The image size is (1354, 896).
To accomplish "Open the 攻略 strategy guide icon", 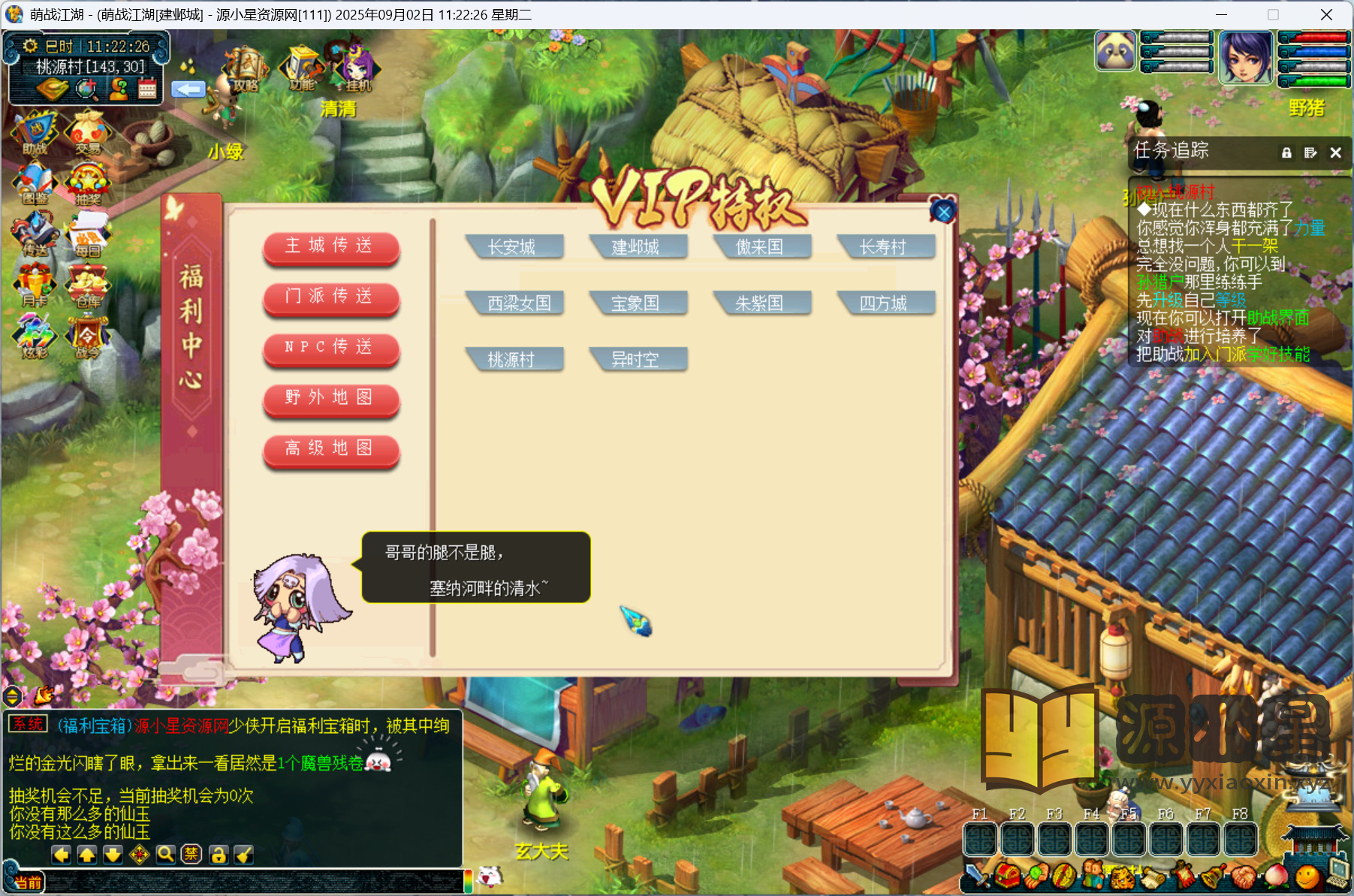I will coord(244,66).
